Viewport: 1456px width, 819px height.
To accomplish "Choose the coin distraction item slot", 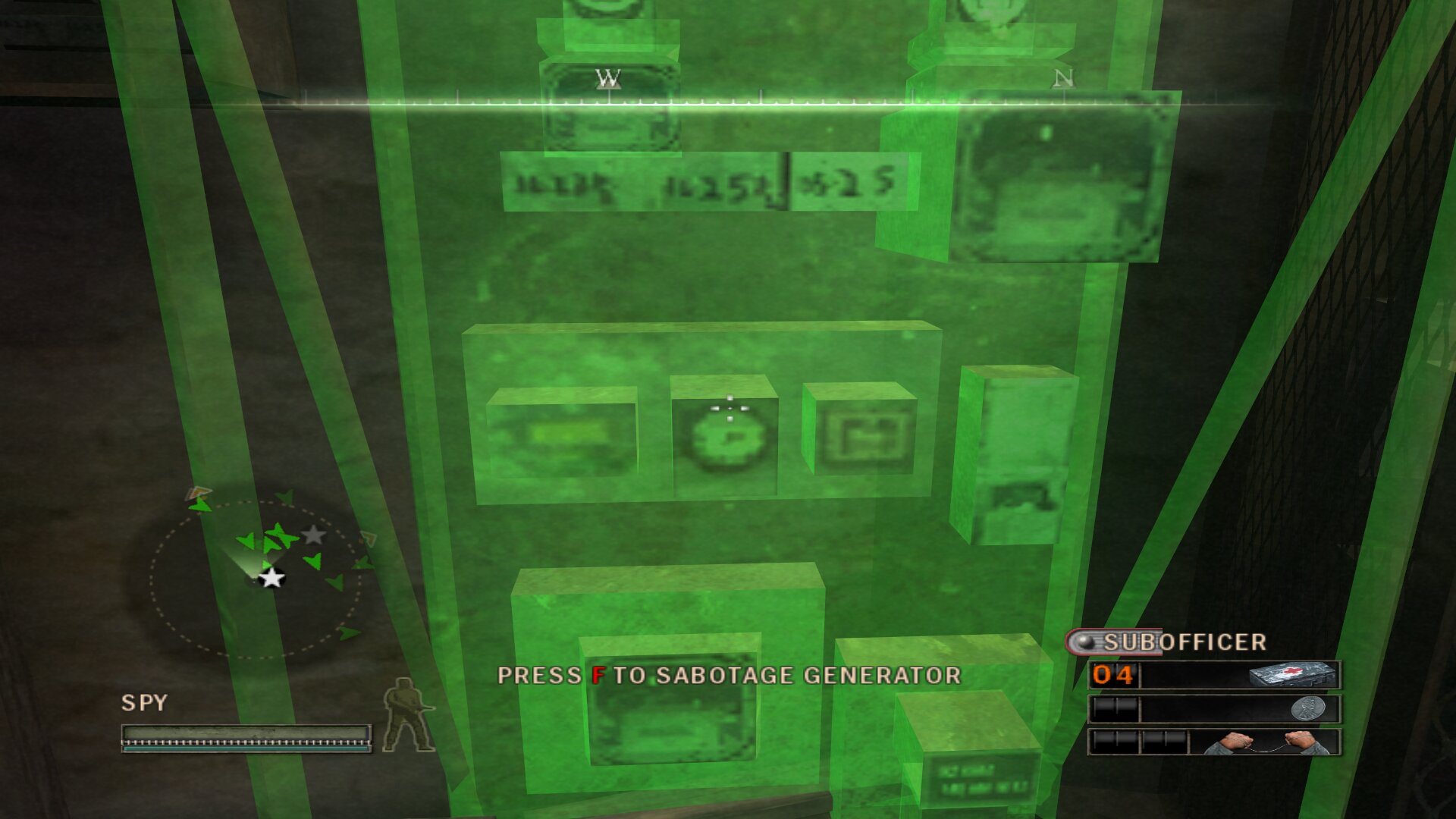I will click(x=1214, y=709).
